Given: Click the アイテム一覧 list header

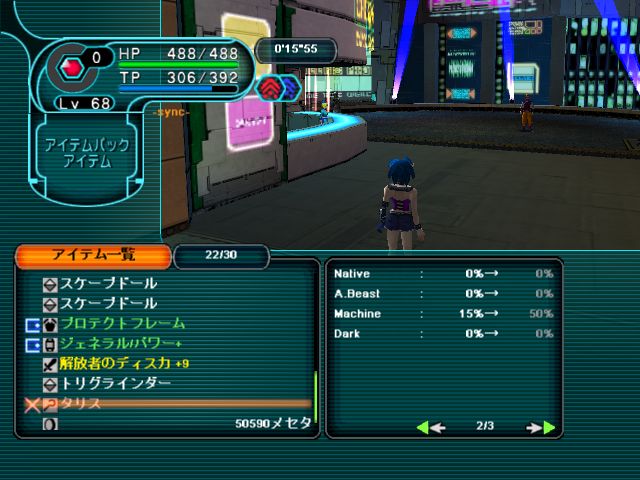Looking at the screenshot, I should coord(94,256).
